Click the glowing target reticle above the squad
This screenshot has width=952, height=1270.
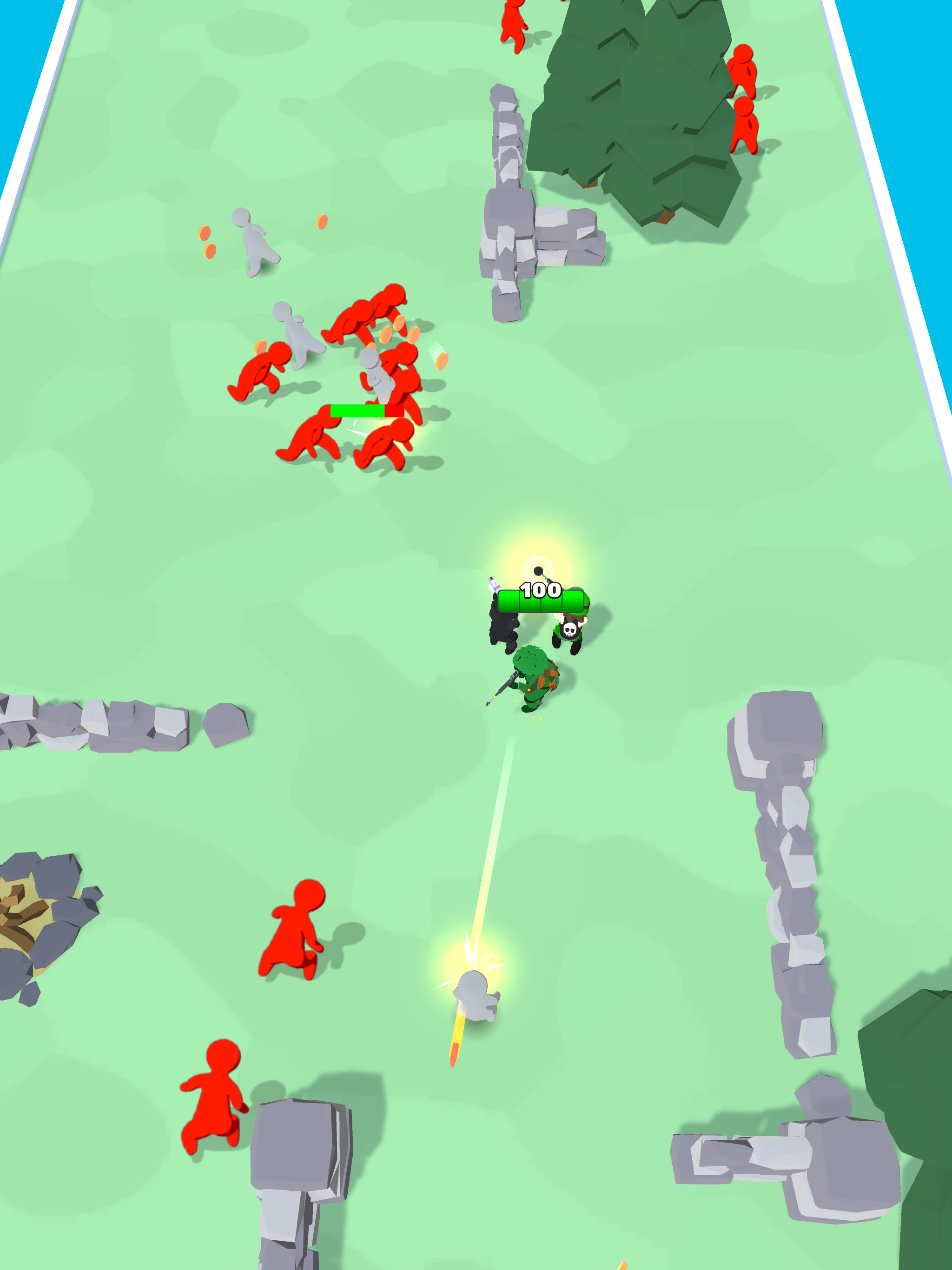[x=538, y=570]
